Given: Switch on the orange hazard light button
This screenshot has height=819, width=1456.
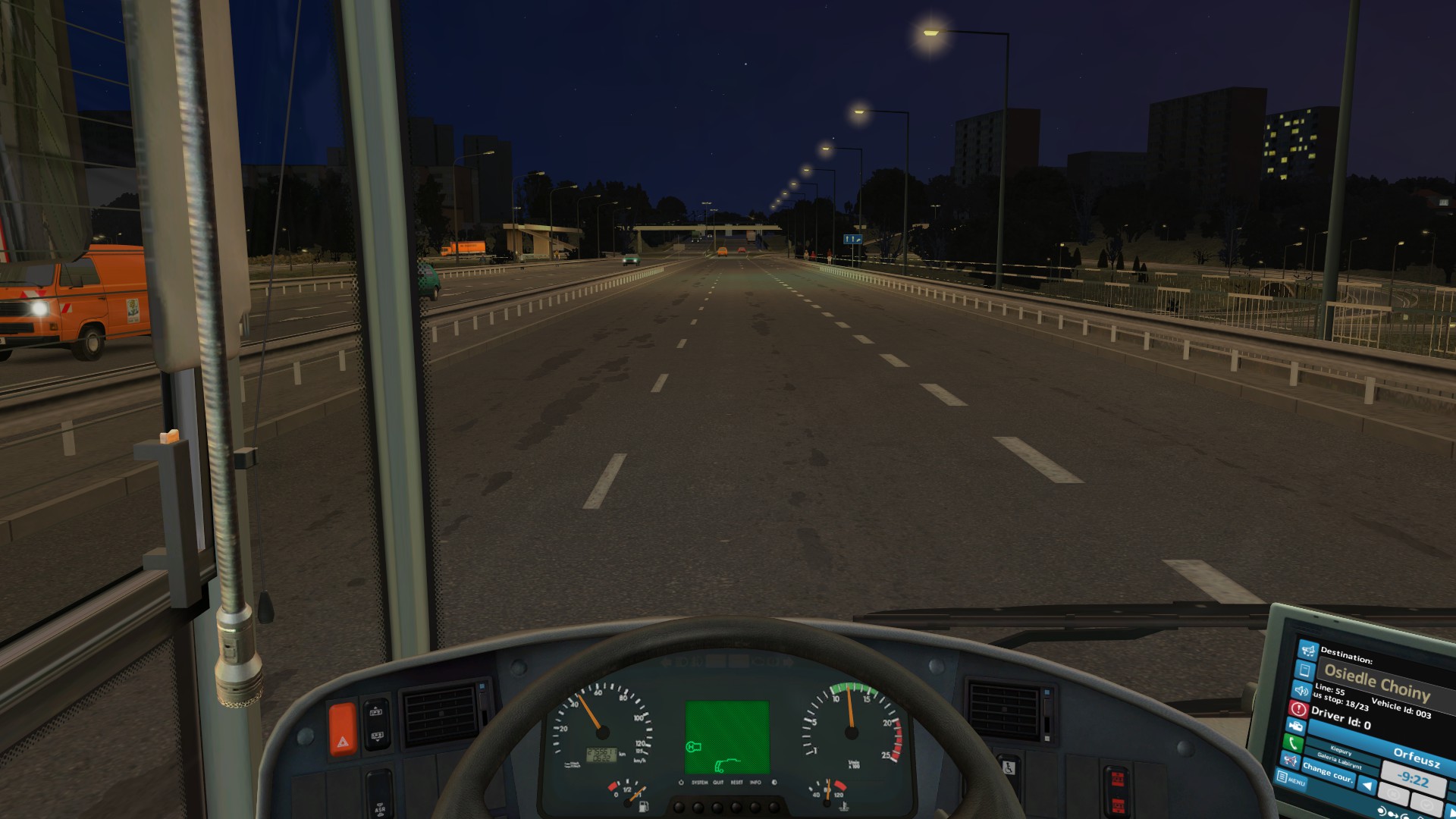Looking at the screenshot, I should click(x=342, y=730).
